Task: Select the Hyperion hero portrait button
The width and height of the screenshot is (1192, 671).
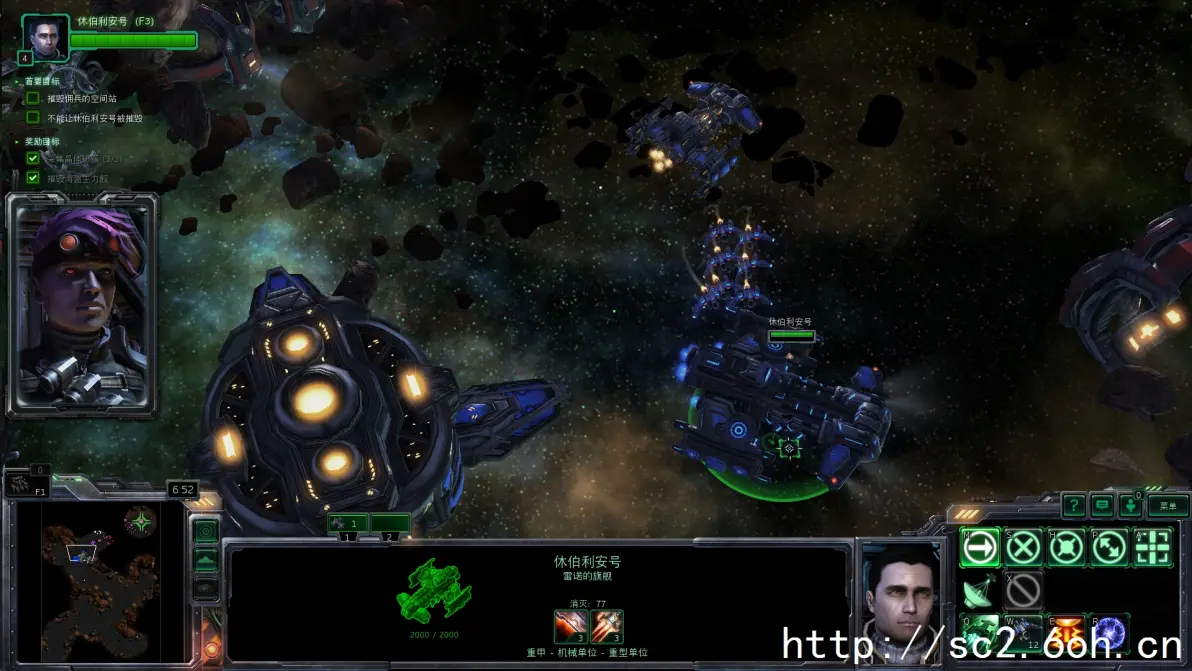Action: tap(45, 37)
